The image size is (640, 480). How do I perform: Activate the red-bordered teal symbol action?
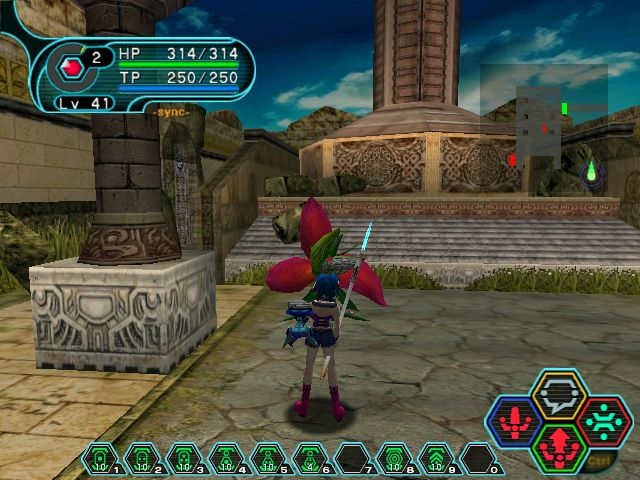pyautogui.click(x=604, y=421)
